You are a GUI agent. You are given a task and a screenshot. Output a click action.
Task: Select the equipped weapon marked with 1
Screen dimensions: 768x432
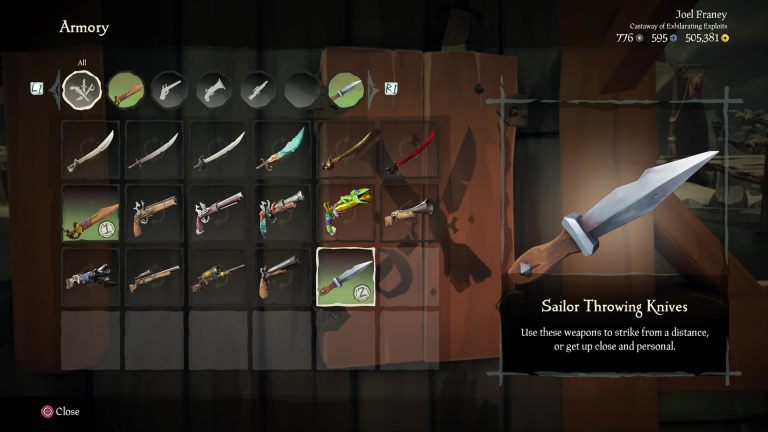pyautogui.click(x=91, y=213)
